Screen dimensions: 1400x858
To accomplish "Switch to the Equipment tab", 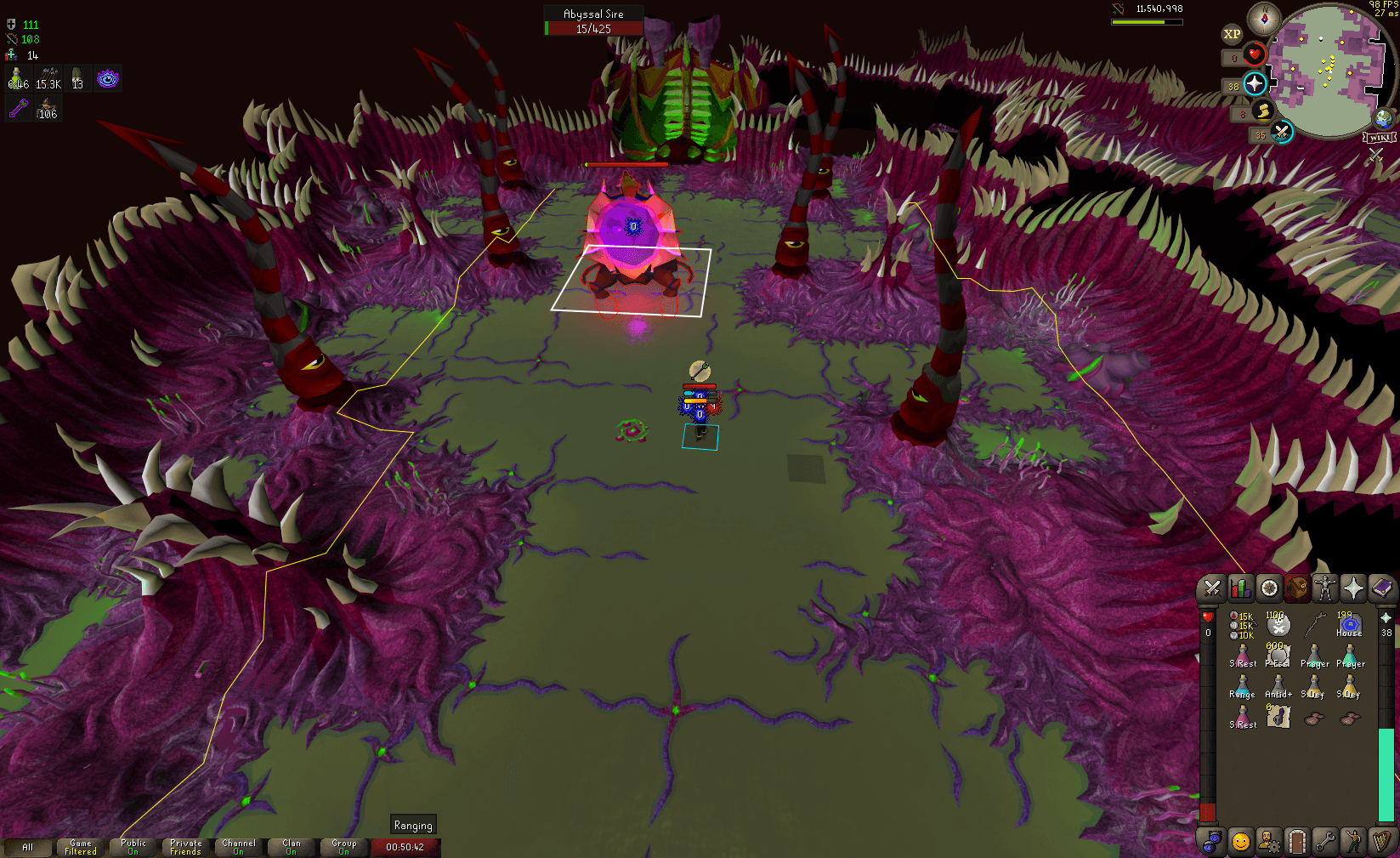I will tap(1326, 588).
